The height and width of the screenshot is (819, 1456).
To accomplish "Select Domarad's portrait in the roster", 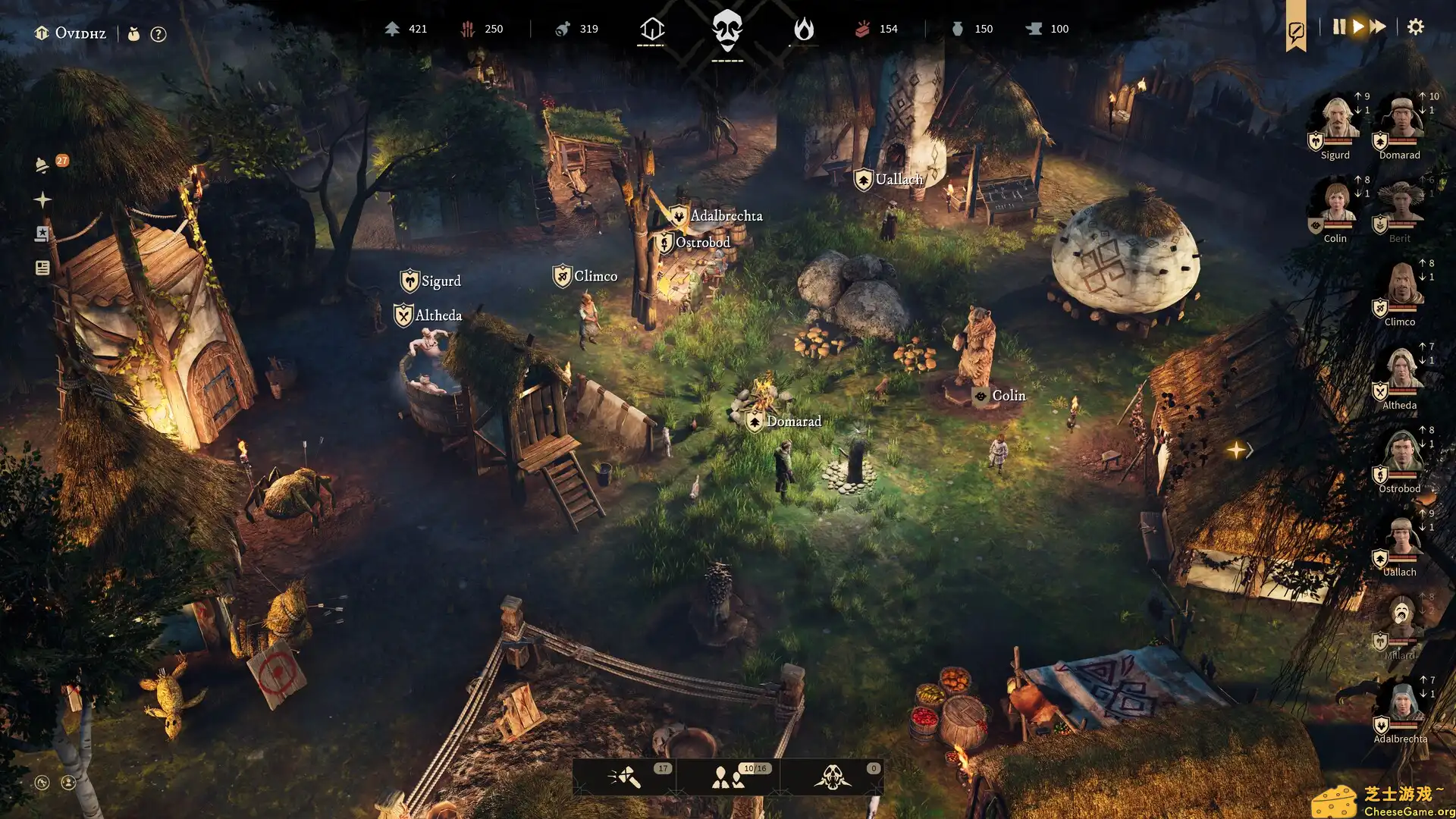I will [x=1401, y=120].
